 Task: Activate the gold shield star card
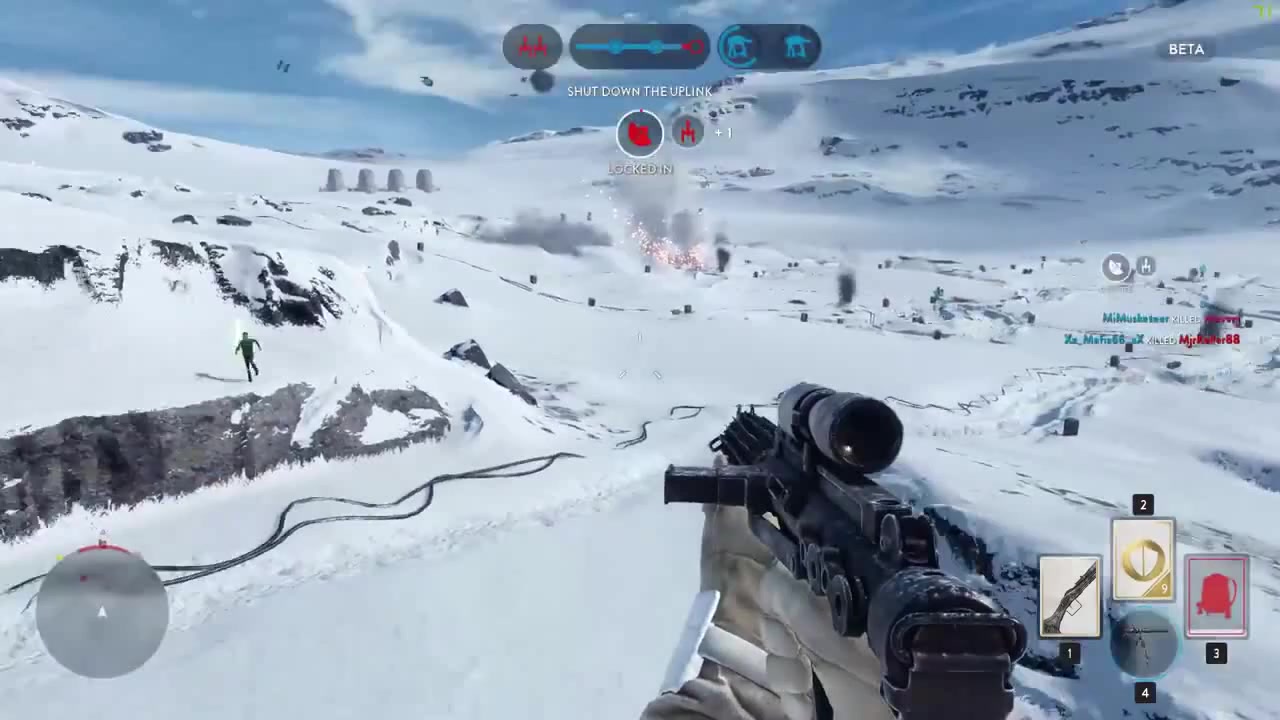(1143, 560)
